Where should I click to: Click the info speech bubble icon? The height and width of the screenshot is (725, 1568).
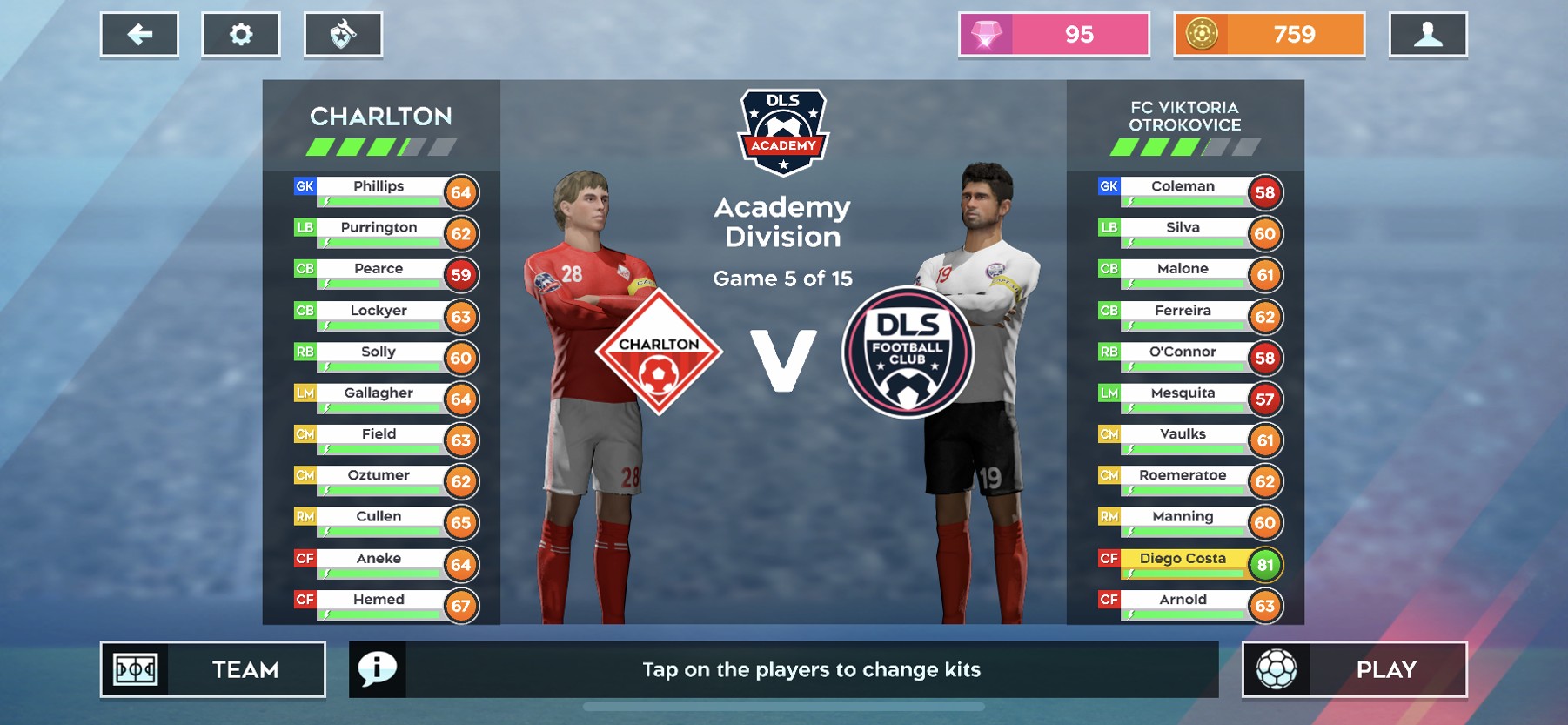click(378, 669)
